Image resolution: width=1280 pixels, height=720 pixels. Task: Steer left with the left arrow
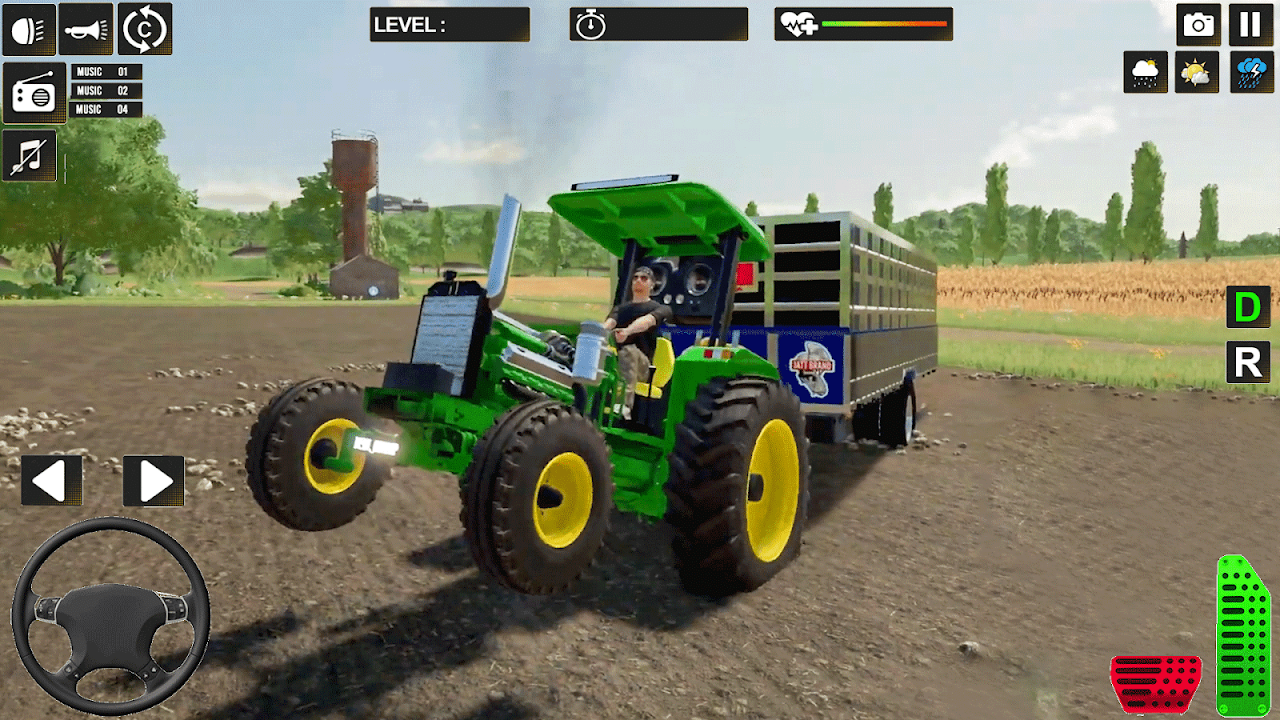[x=51, y=481]
